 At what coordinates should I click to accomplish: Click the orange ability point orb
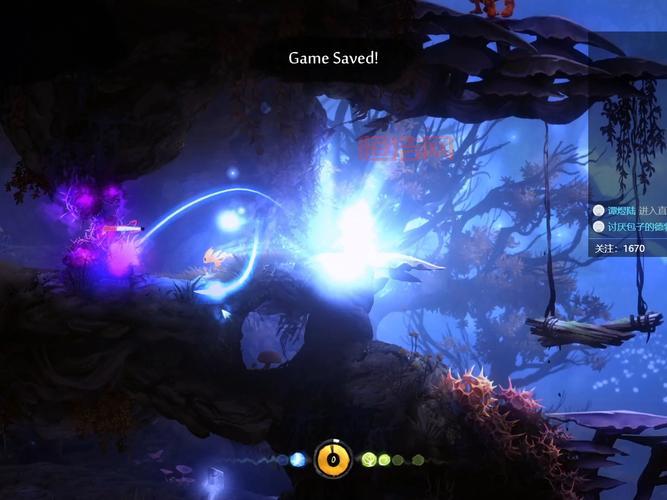click(332, 459)
